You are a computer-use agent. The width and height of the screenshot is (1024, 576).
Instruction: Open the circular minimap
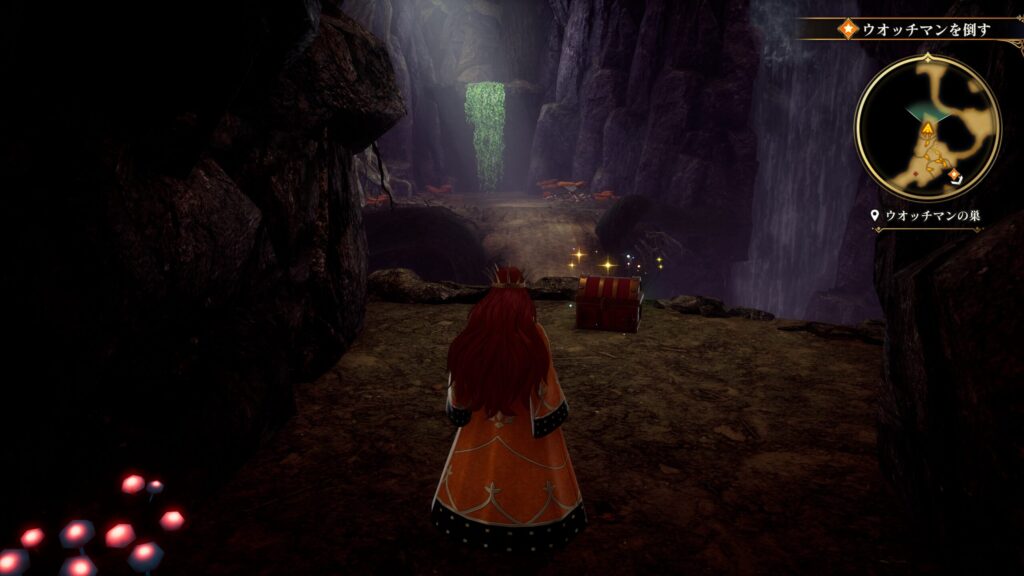927,127
